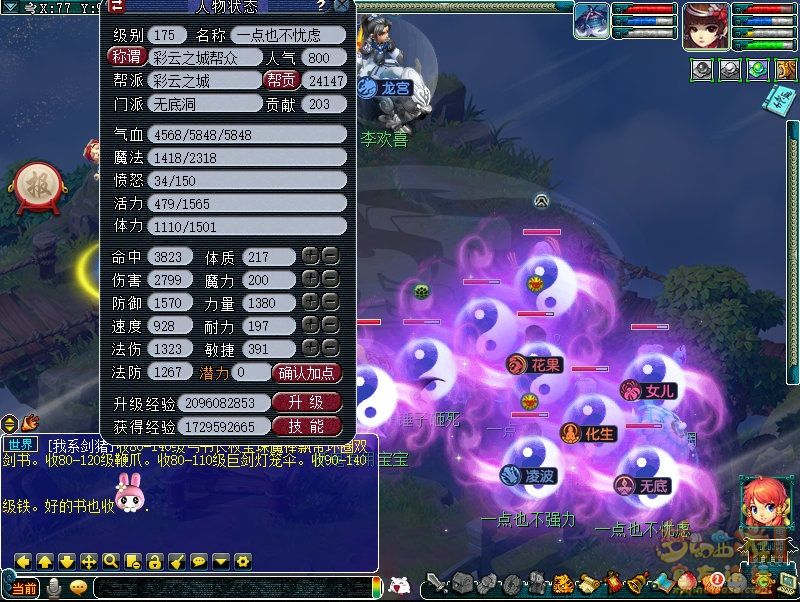Select the 世界 world chat channel tag
The width and height of the screenshot is (800, 602).
[18, 444]
